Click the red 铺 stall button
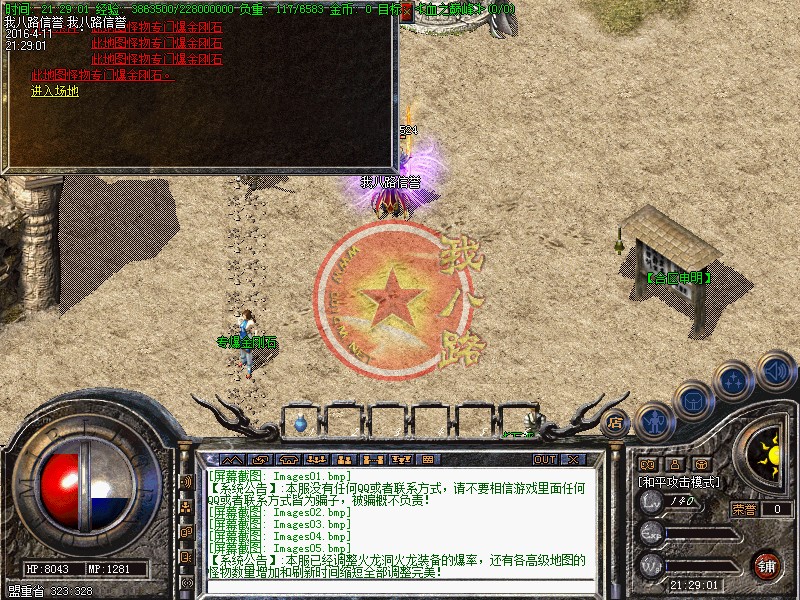 pos(767,564)
